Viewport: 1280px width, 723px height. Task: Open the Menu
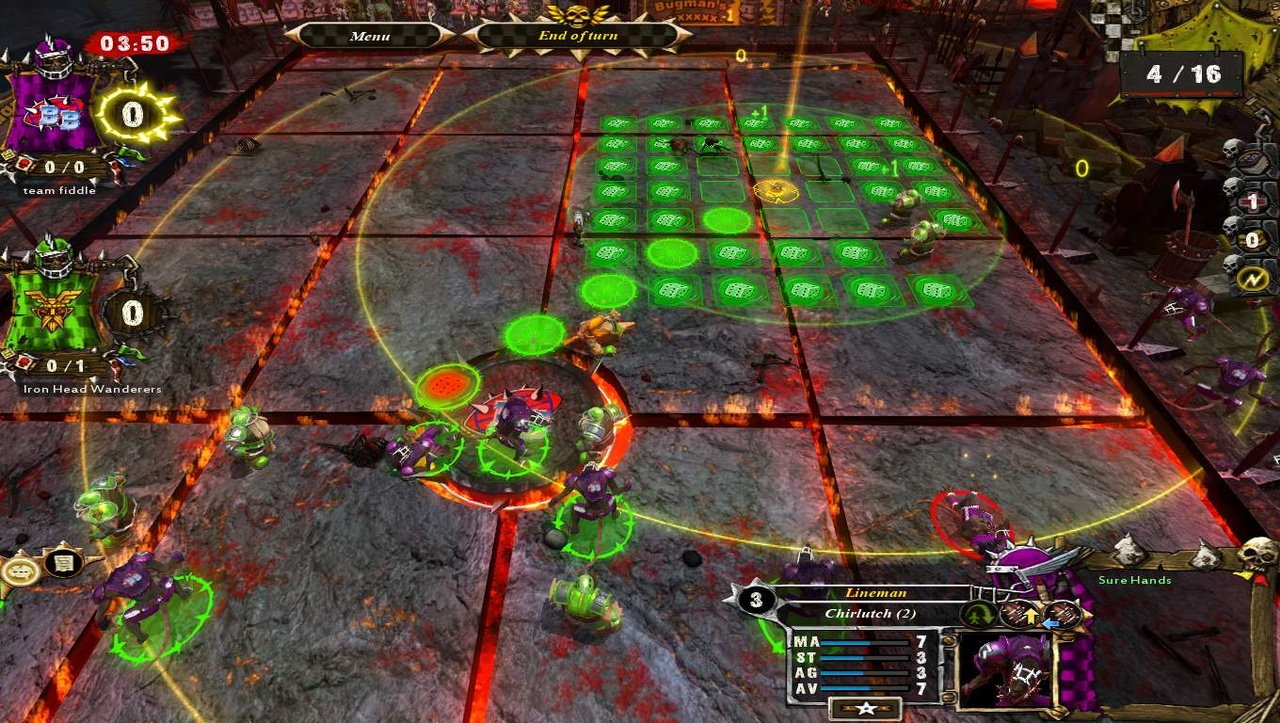[369, 36]
